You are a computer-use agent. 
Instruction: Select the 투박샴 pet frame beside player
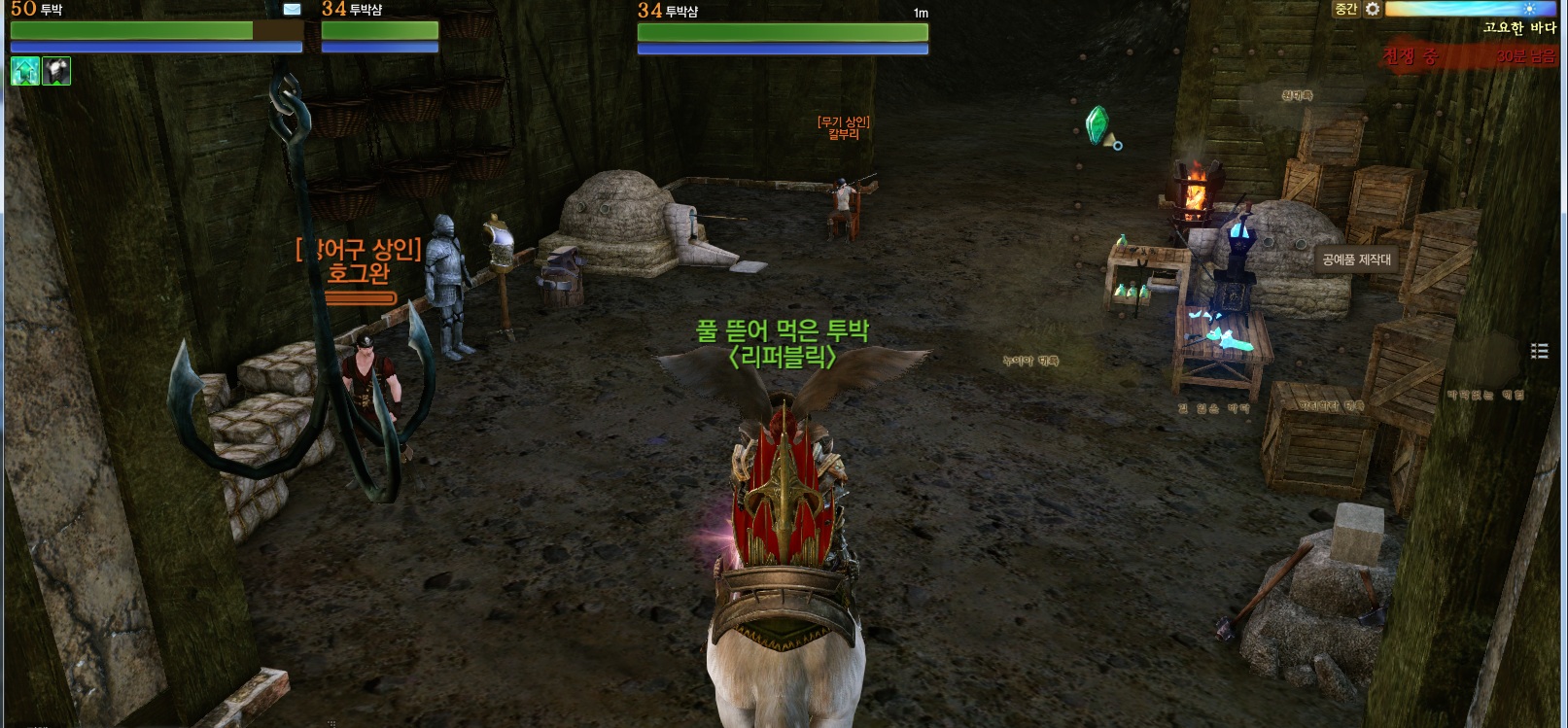coord(379,31)
